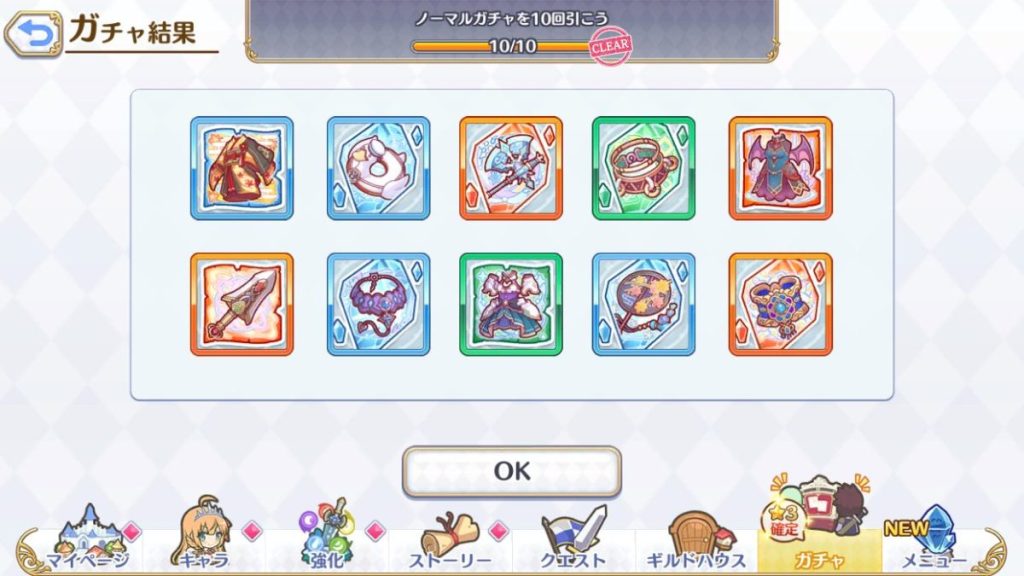
Task: Go back using the blue arrow button
Action: click(x=33, y=36)
